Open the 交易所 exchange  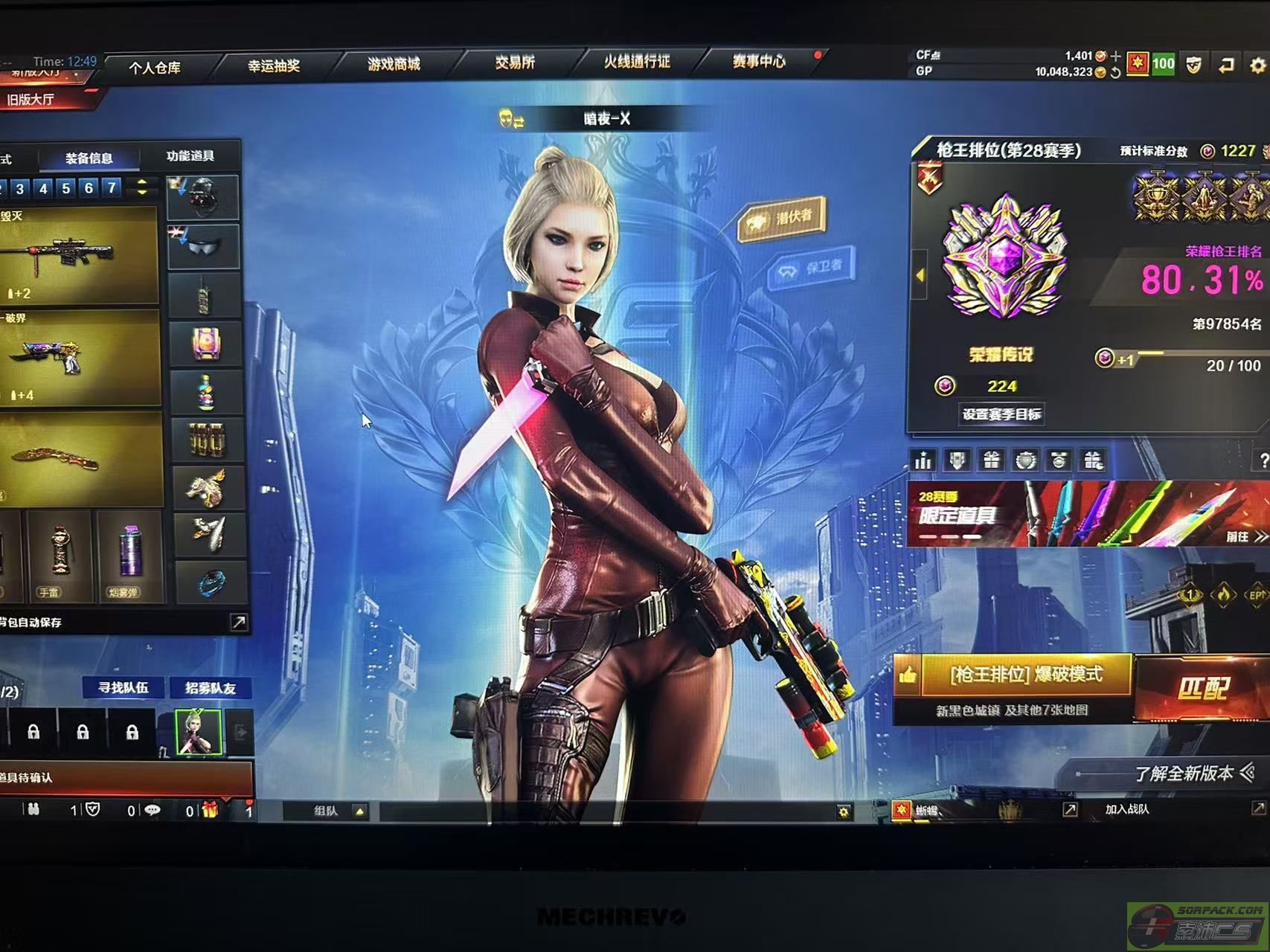point(515,62)
